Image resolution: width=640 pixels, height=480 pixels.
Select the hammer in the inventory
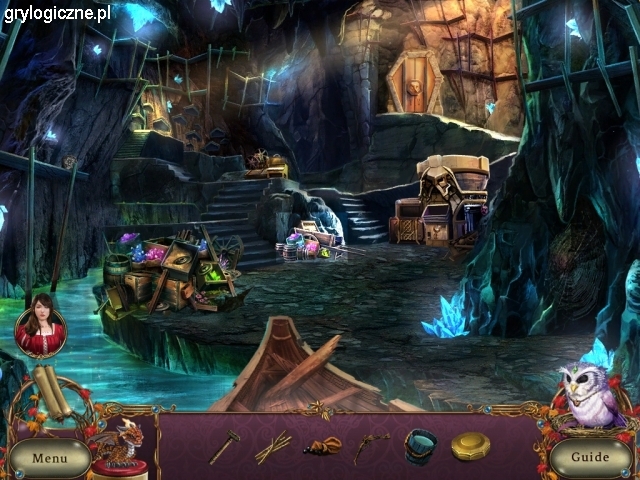223,446
